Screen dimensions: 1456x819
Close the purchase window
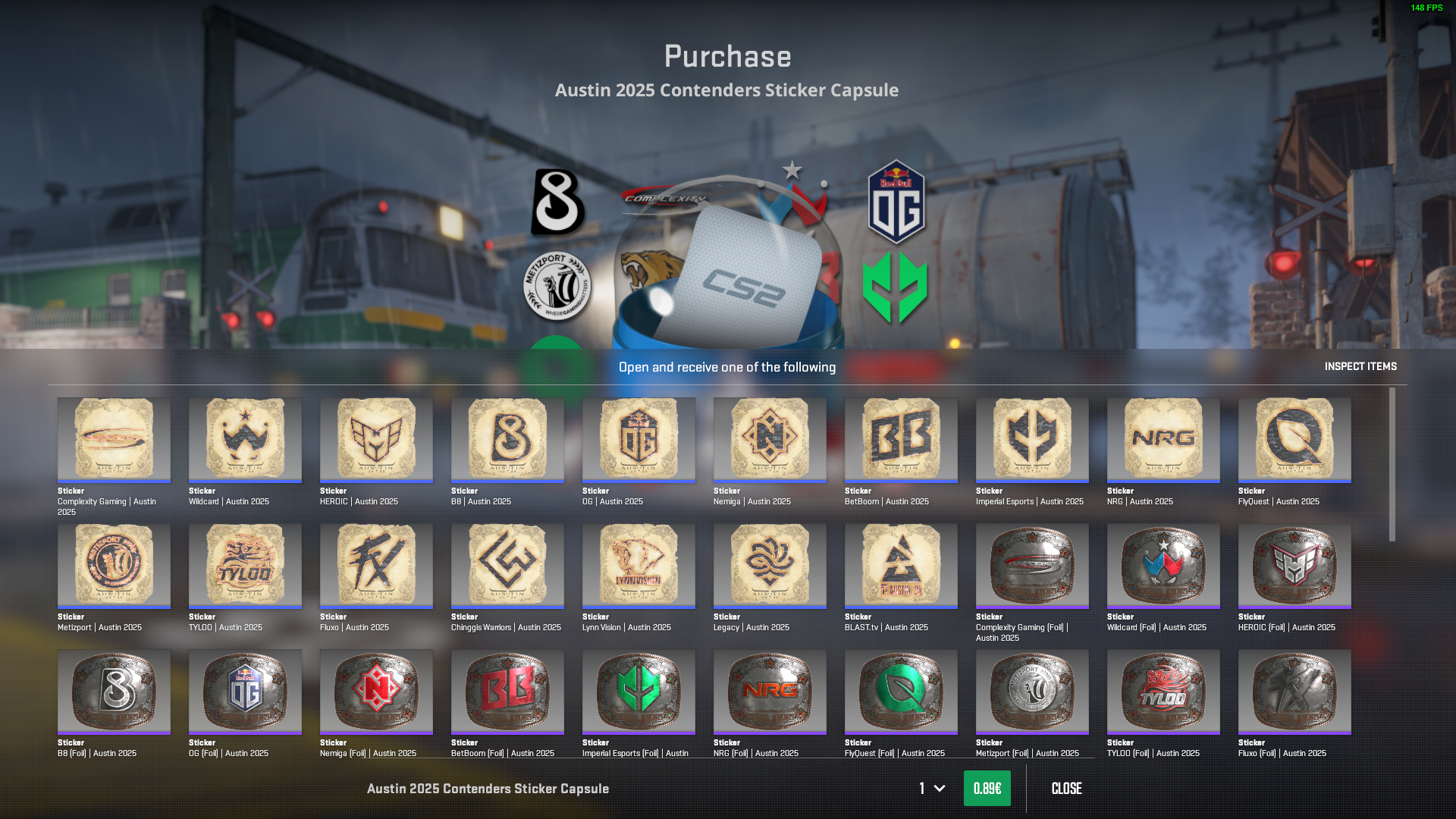1066,789
